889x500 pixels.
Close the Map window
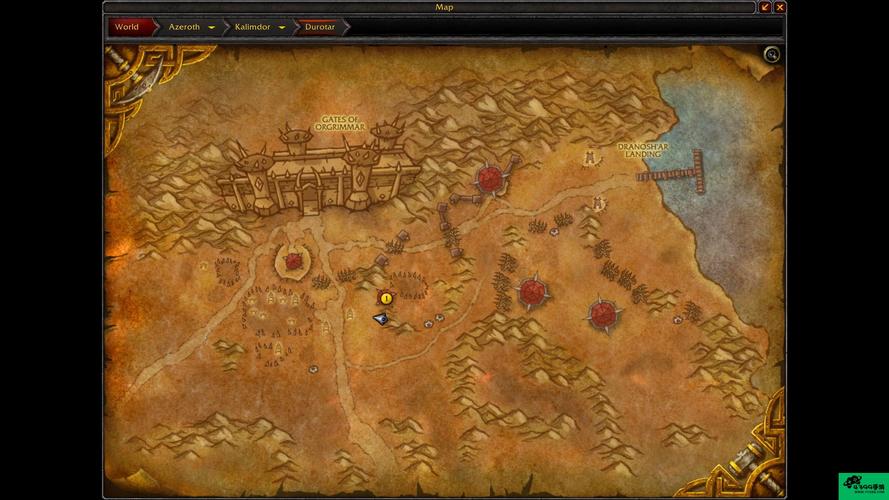[x=780, y=7]
